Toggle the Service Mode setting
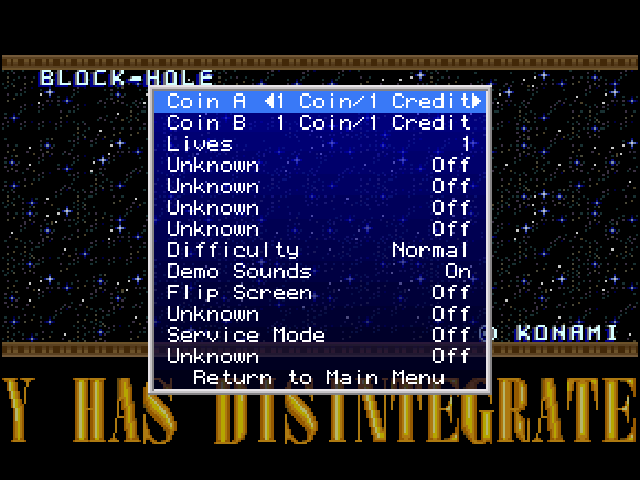Screen dimensions: 640x480 pos(318,335)
